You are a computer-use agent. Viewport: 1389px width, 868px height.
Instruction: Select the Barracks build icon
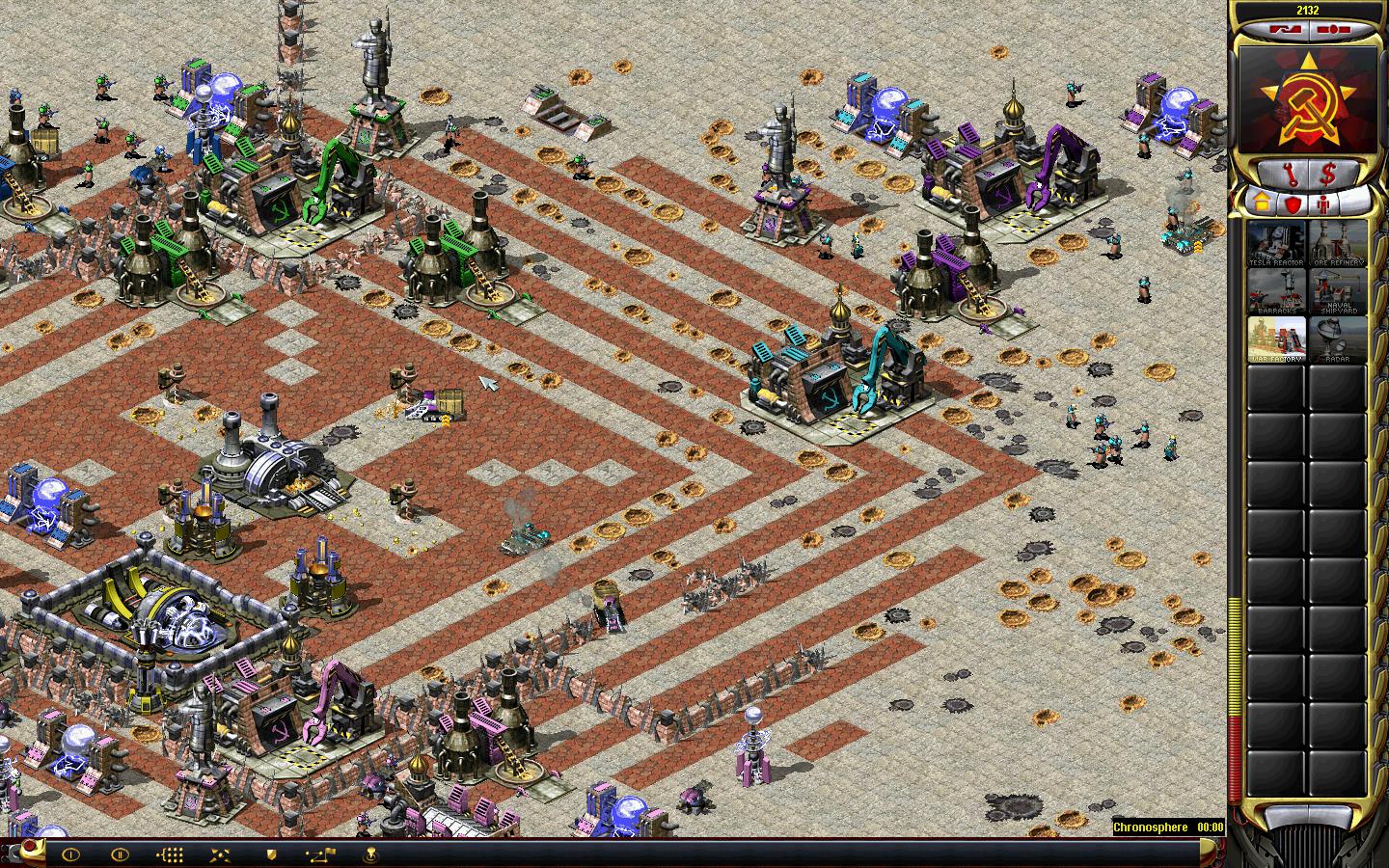click(1277, 291)
